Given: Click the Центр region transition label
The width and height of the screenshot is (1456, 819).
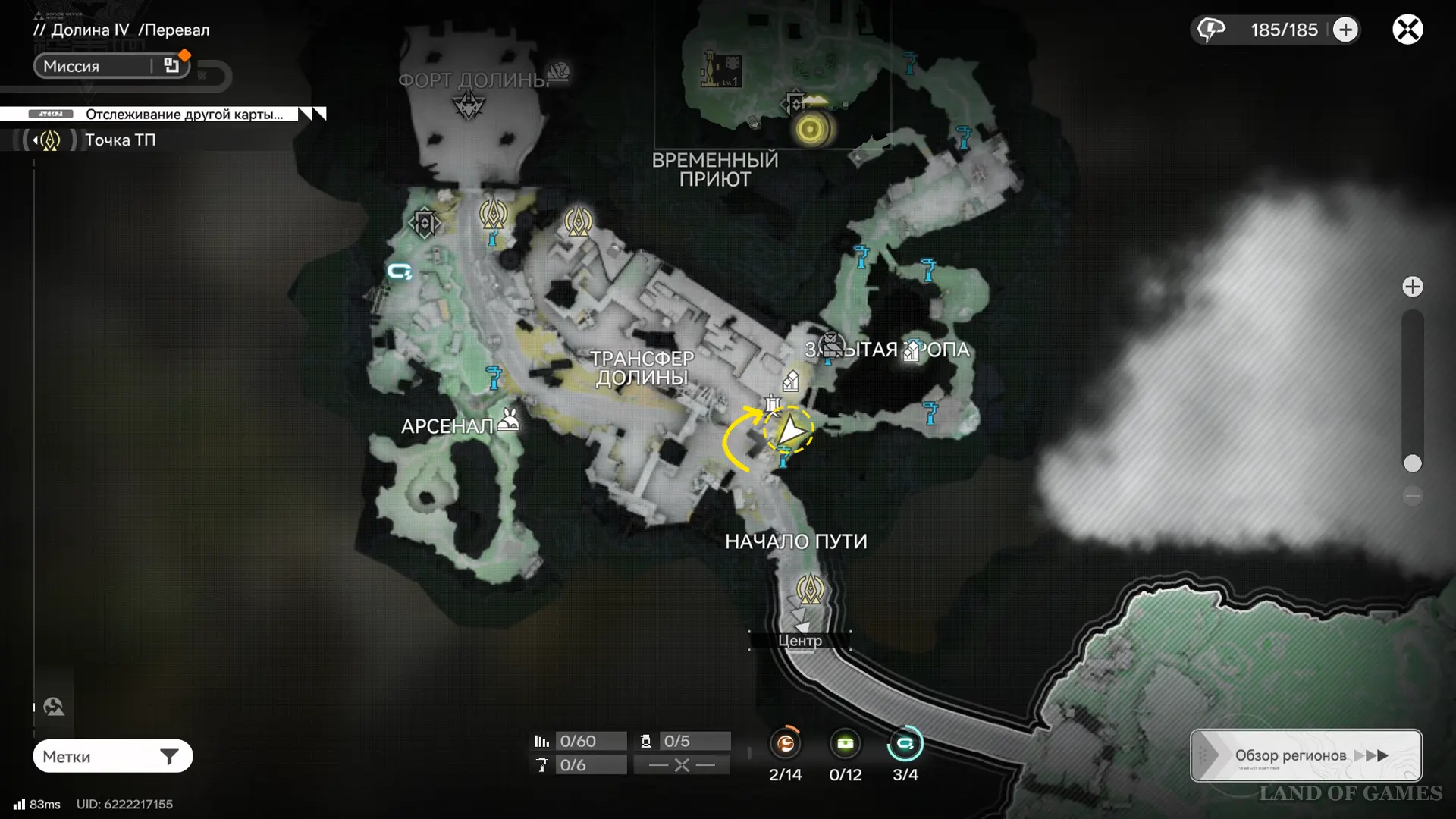Looking at the screenshot, I should 799,641.
